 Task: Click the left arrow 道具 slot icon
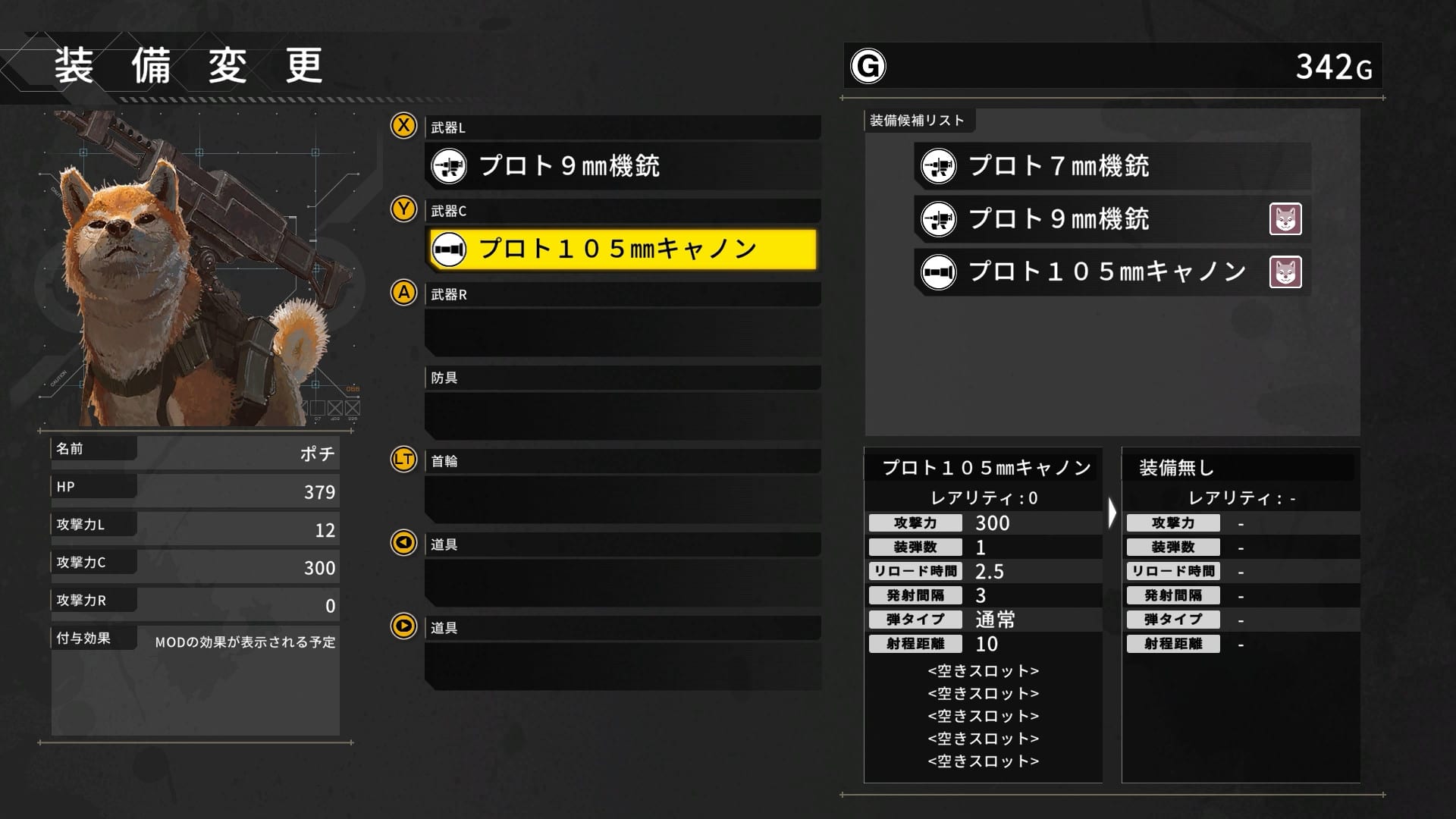[x=403, y=543]
